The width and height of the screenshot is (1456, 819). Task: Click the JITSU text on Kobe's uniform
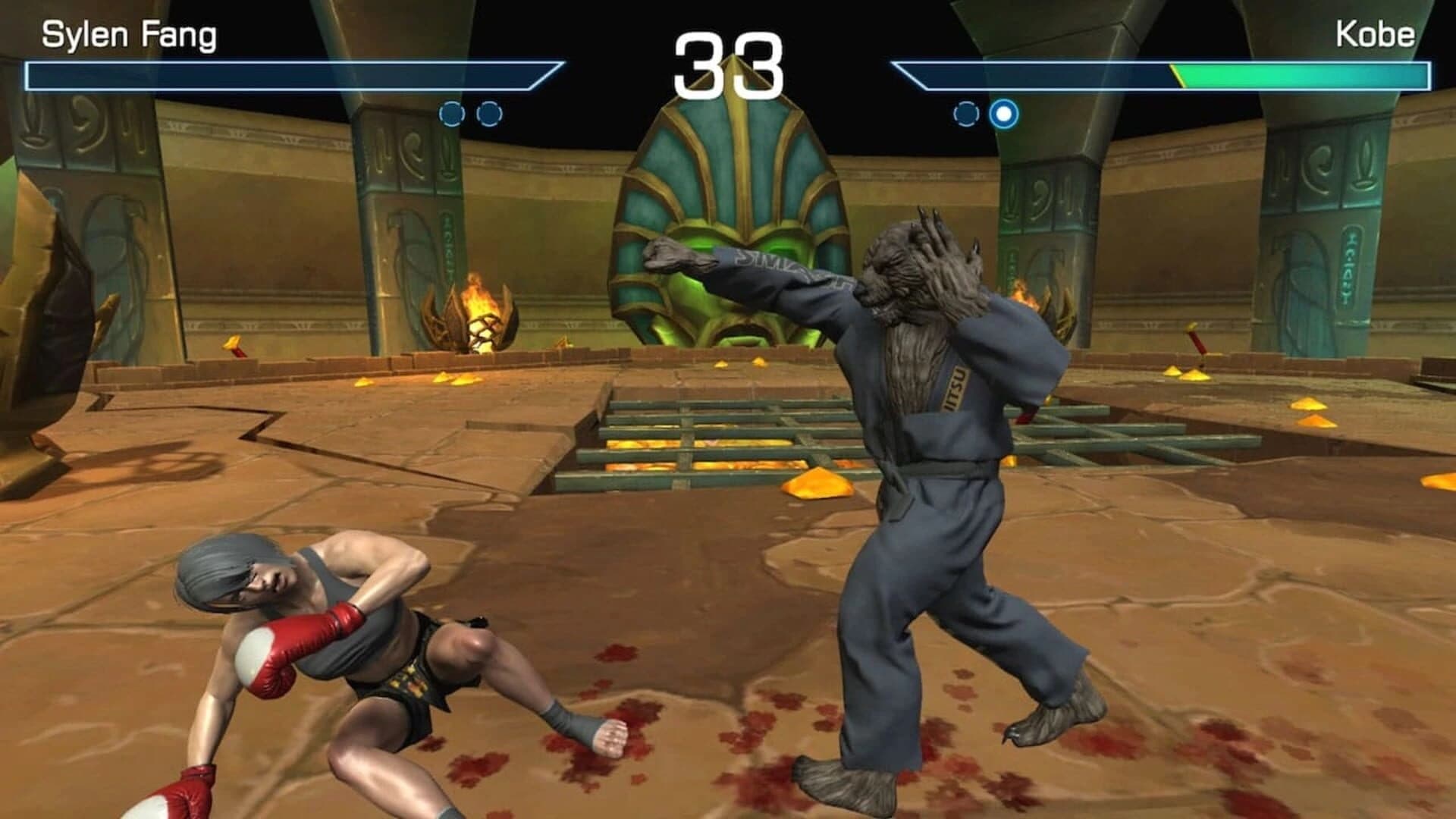point(957,387)
